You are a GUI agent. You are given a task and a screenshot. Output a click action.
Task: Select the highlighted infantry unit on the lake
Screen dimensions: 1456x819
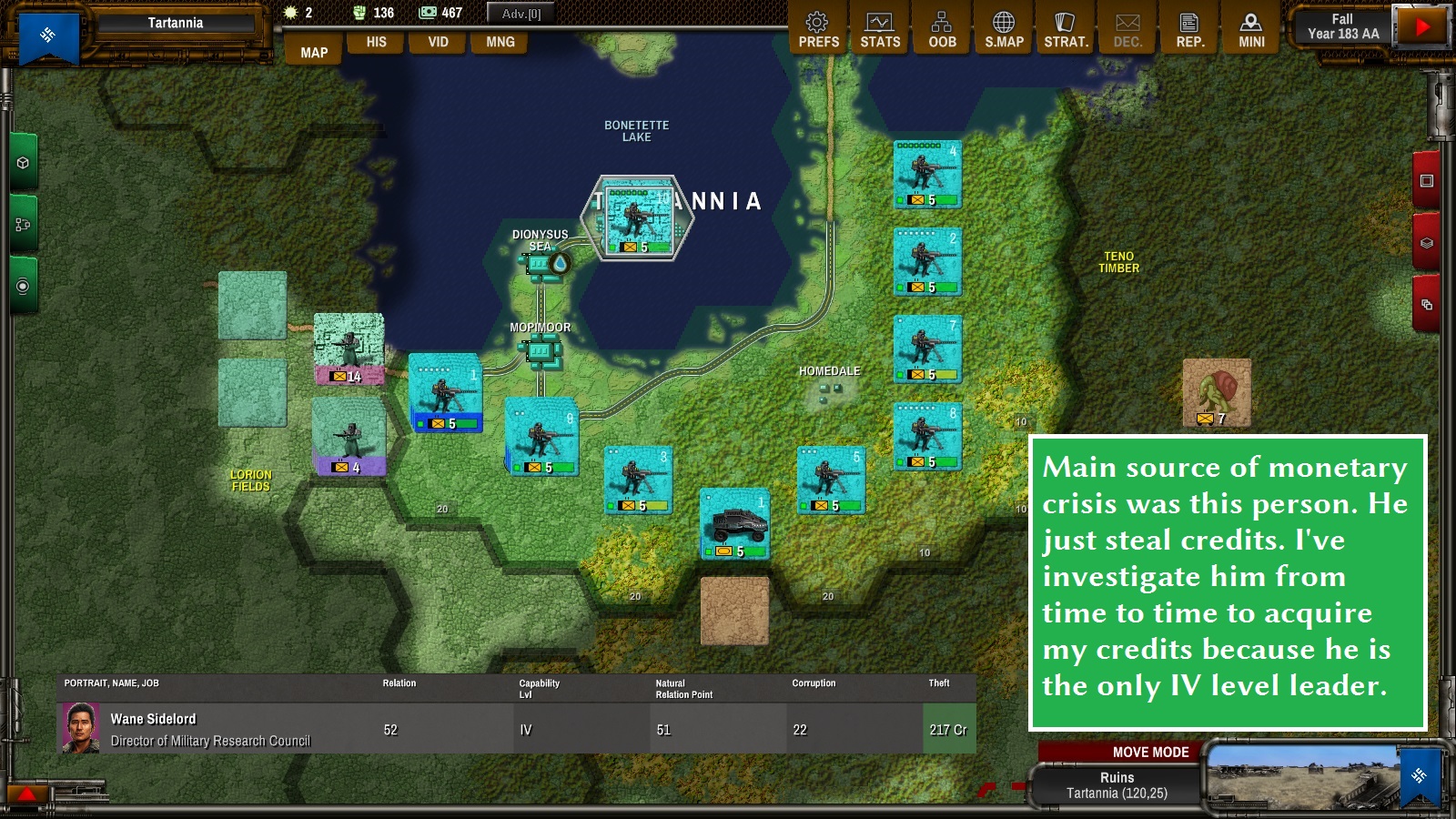coord(638,219)
